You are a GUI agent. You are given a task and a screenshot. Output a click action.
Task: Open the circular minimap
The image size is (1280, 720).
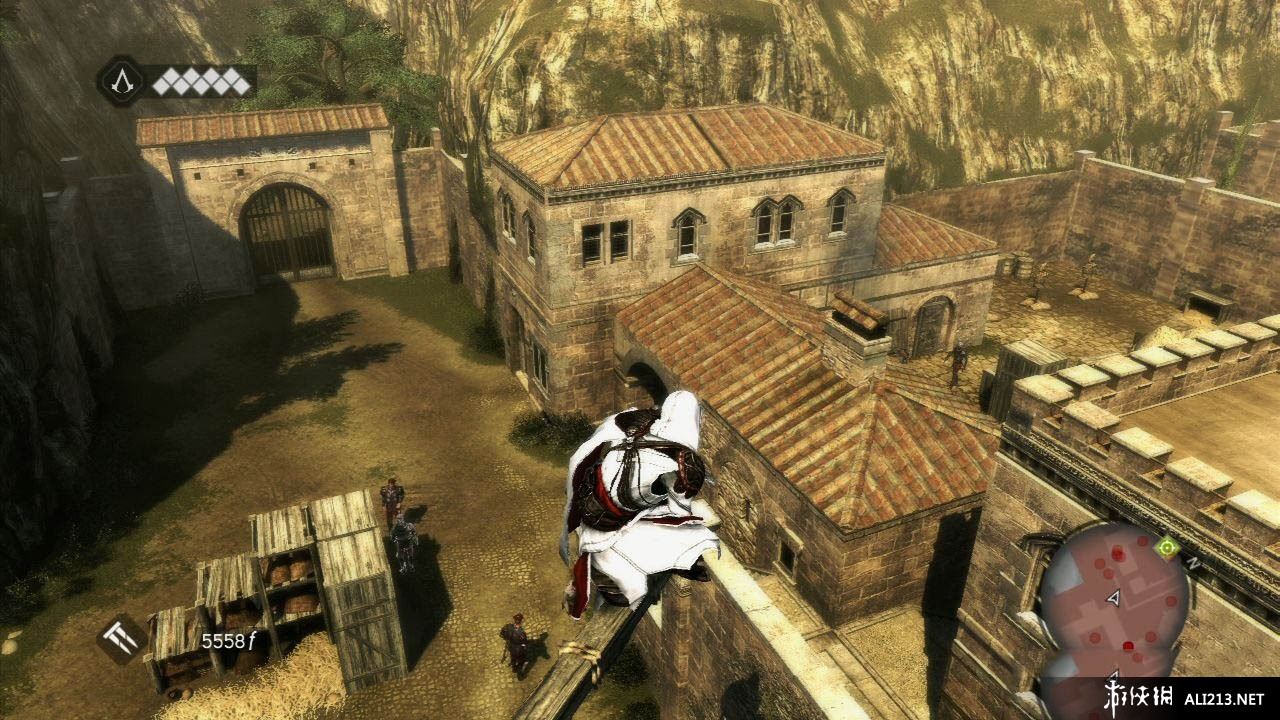click(x=1113, y=596)
